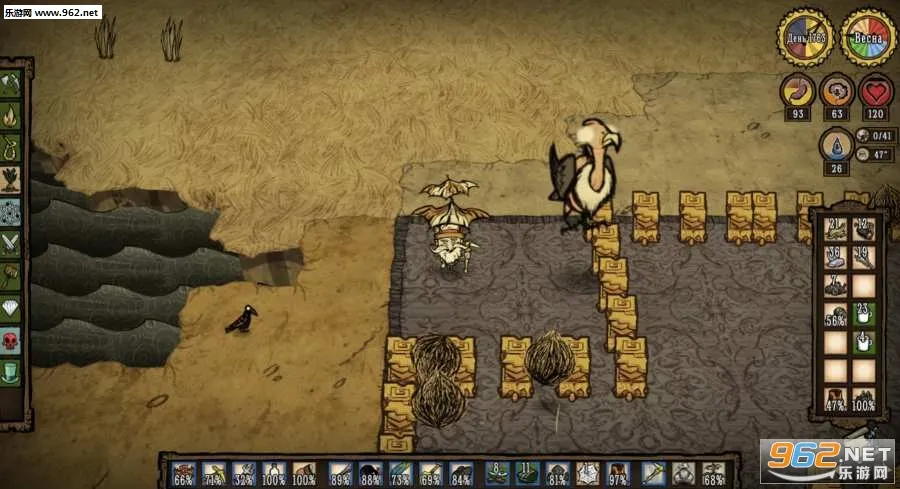Viewport: 900px width, 489px height.
Task: Open the Magic red skull crafting tab
Action: (12, 340)
